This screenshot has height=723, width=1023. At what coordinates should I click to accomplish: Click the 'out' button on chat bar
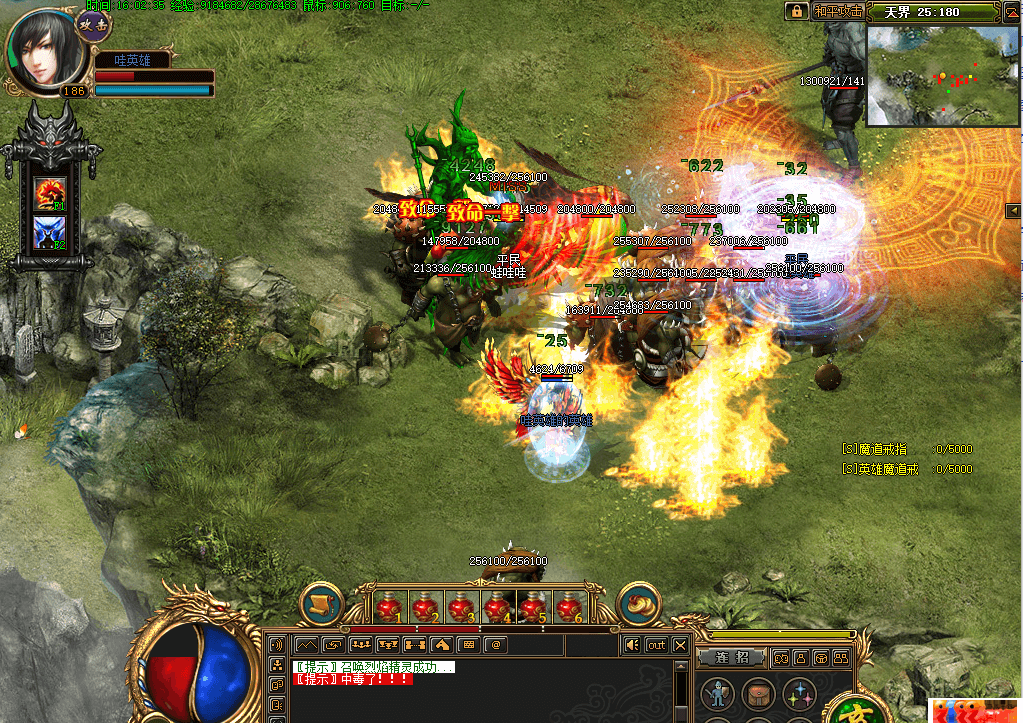point(656,645)
